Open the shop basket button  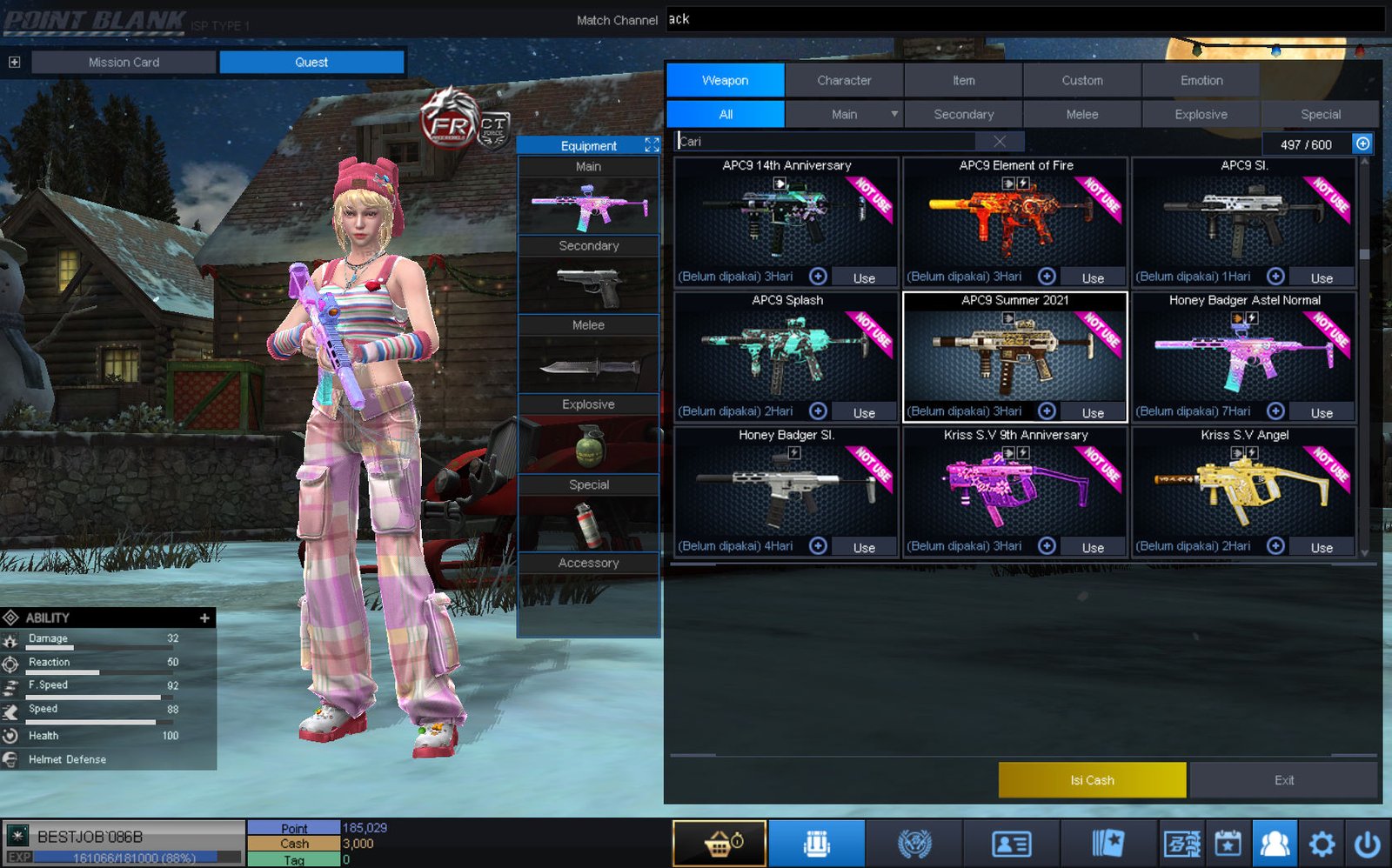719,844
